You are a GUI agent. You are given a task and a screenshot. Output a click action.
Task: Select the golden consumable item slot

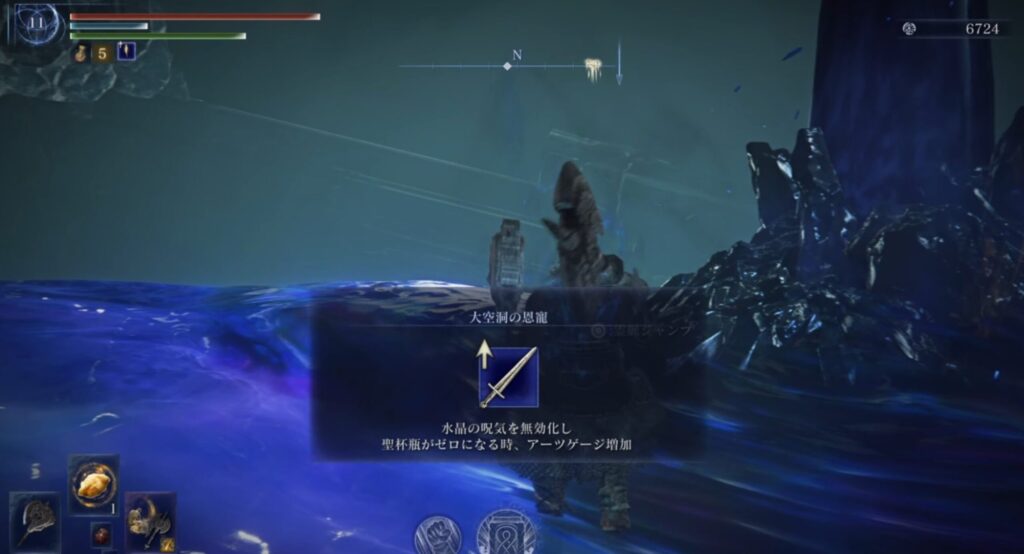(x=93, y=484)
